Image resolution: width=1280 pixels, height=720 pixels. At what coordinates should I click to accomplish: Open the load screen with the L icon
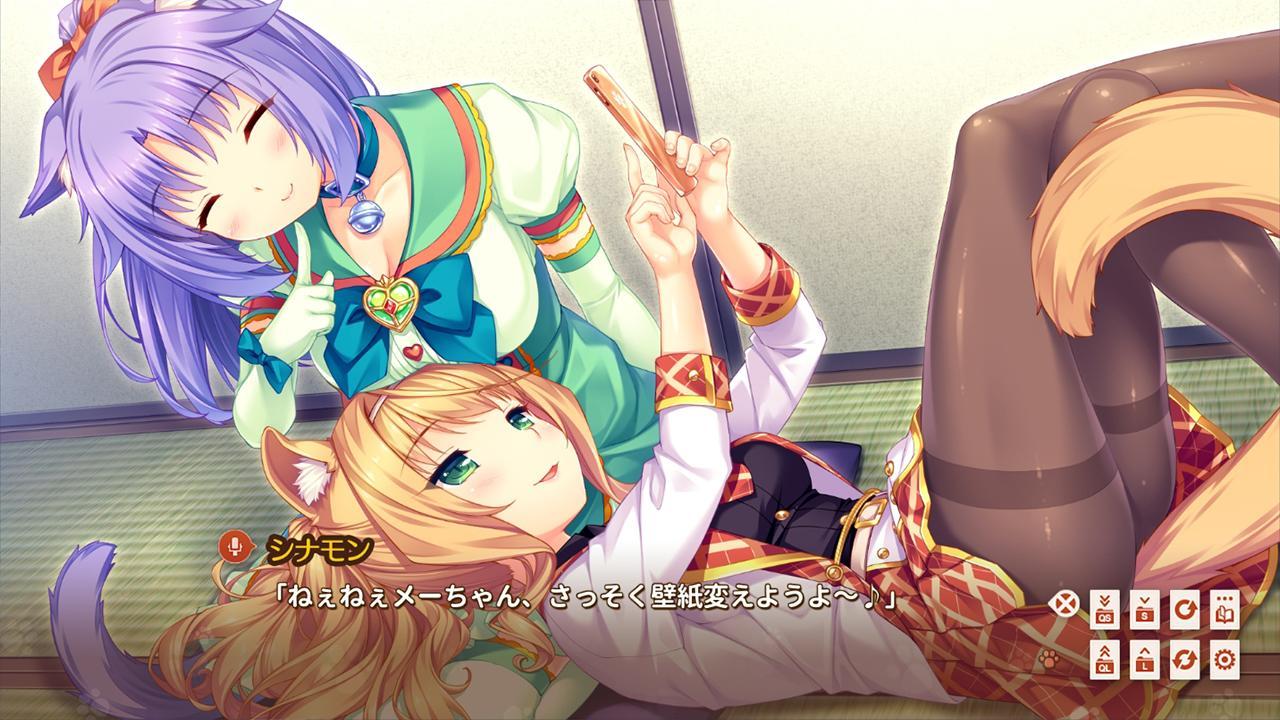coord(1145,661)
